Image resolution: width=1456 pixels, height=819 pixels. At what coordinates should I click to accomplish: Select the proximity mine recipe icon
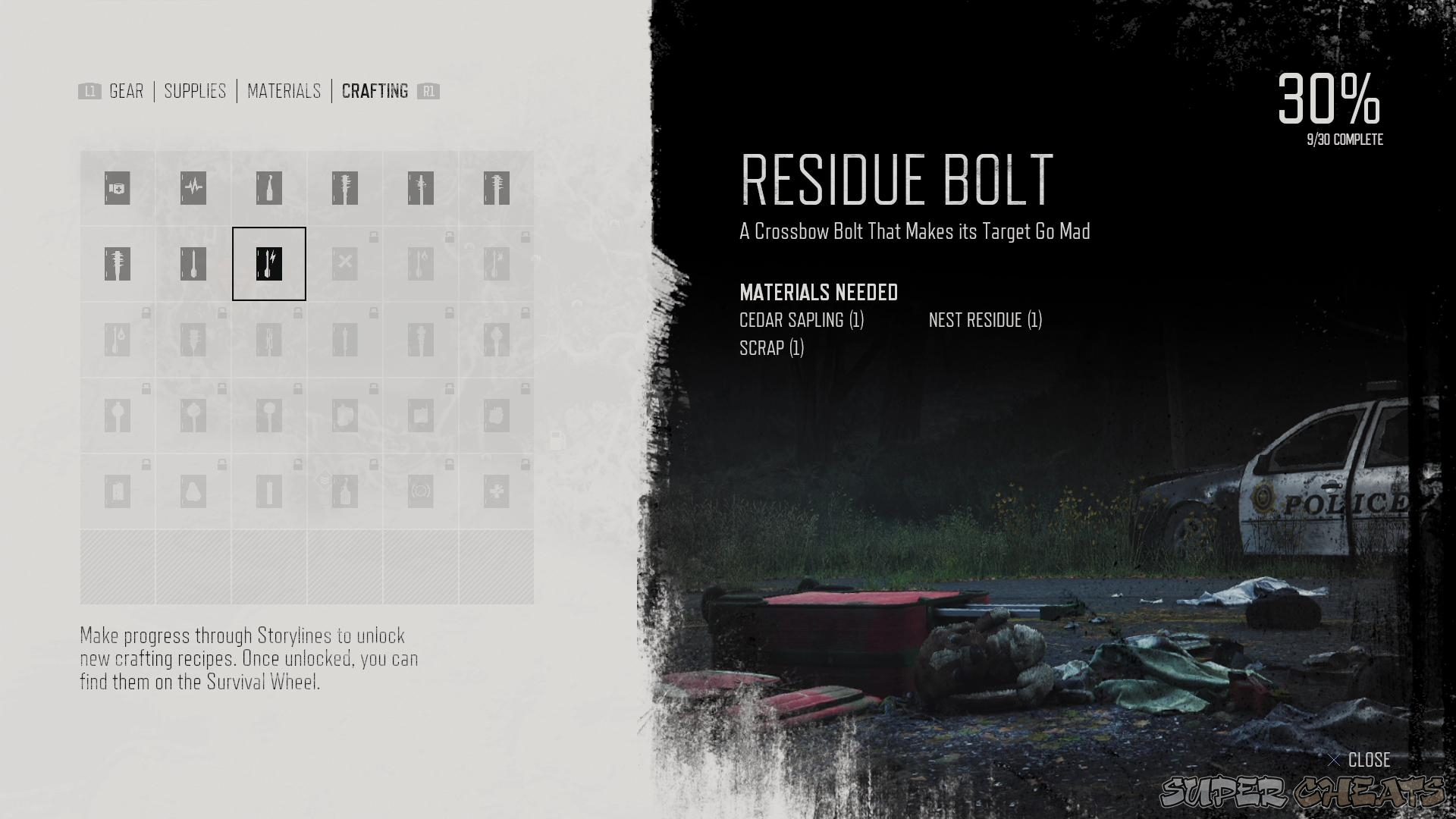coord(421,491)
